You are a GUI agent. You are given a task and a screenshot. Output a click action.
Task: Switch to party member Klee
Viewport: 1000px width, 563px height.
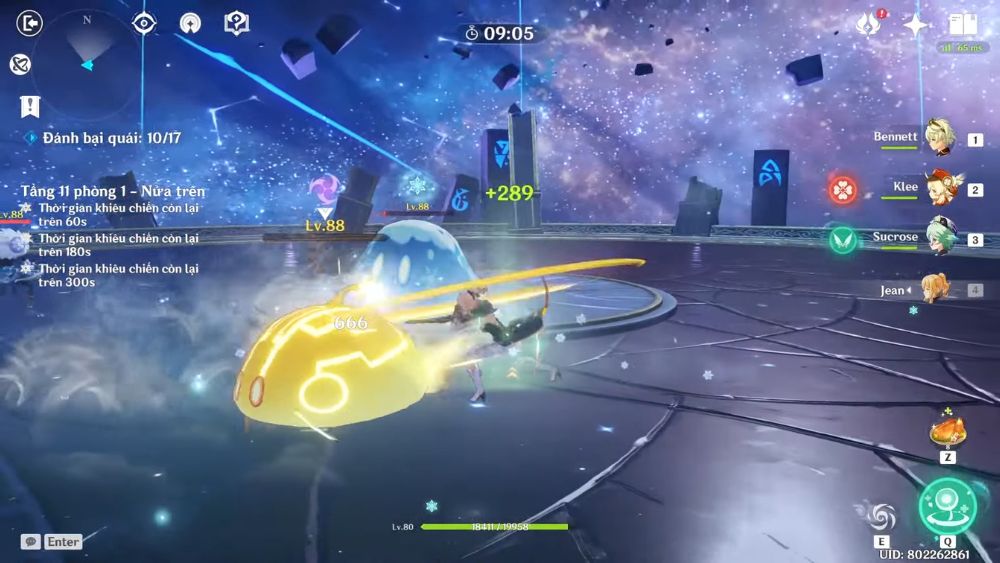[938, 188]
